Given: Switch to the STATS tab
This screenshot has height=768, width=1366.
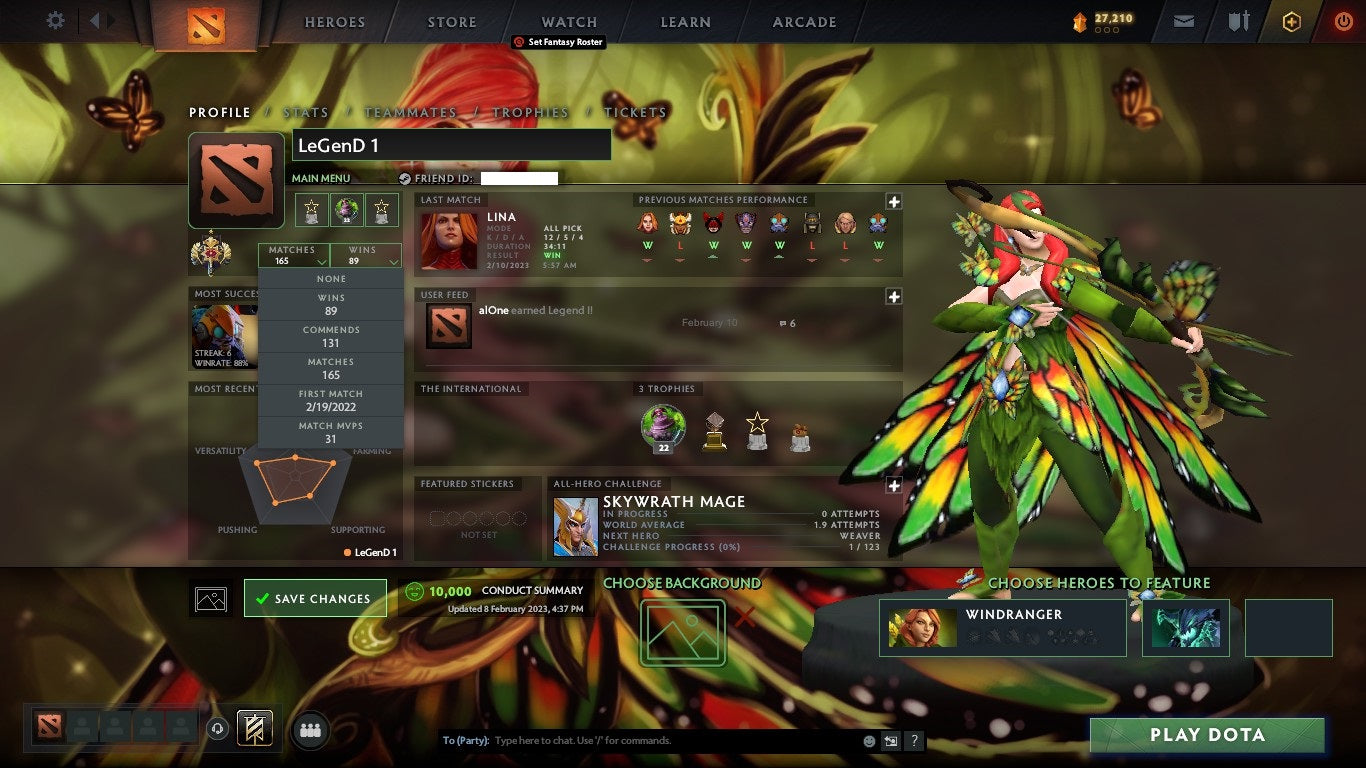Looking at the screenshot, I should [307, 113].
